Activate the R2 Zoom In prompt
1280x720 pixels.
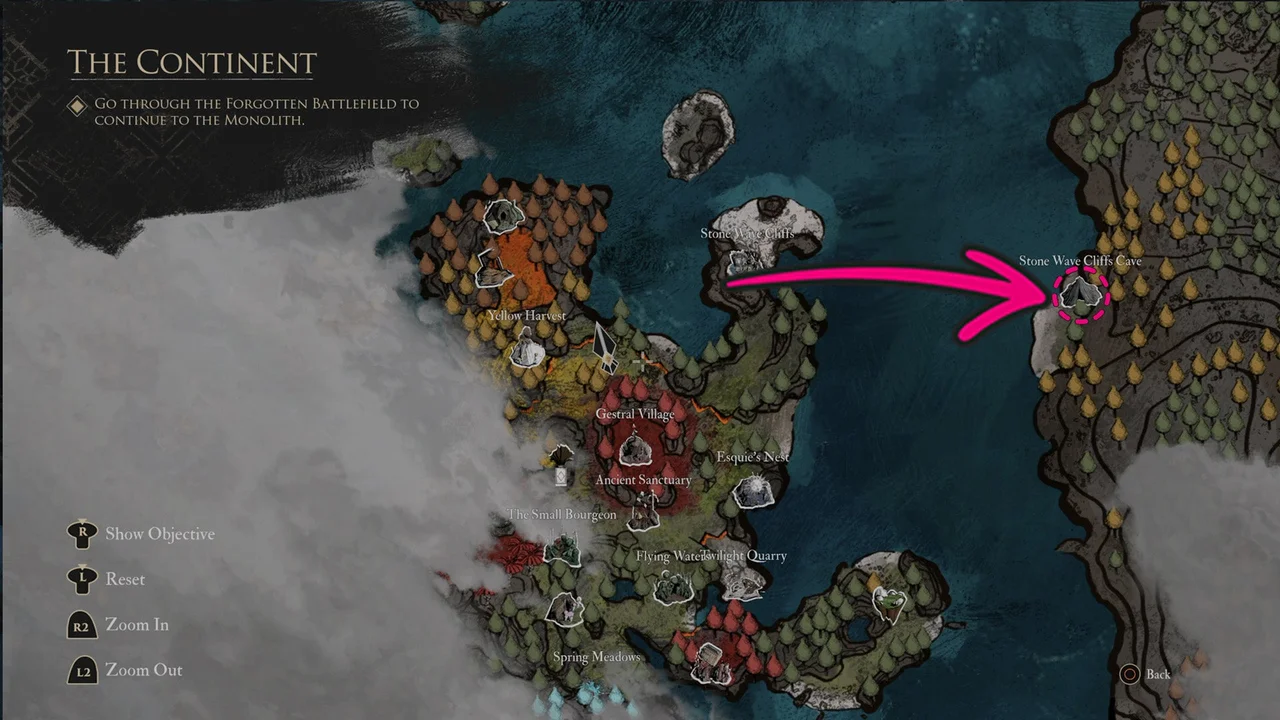(83, 624)
